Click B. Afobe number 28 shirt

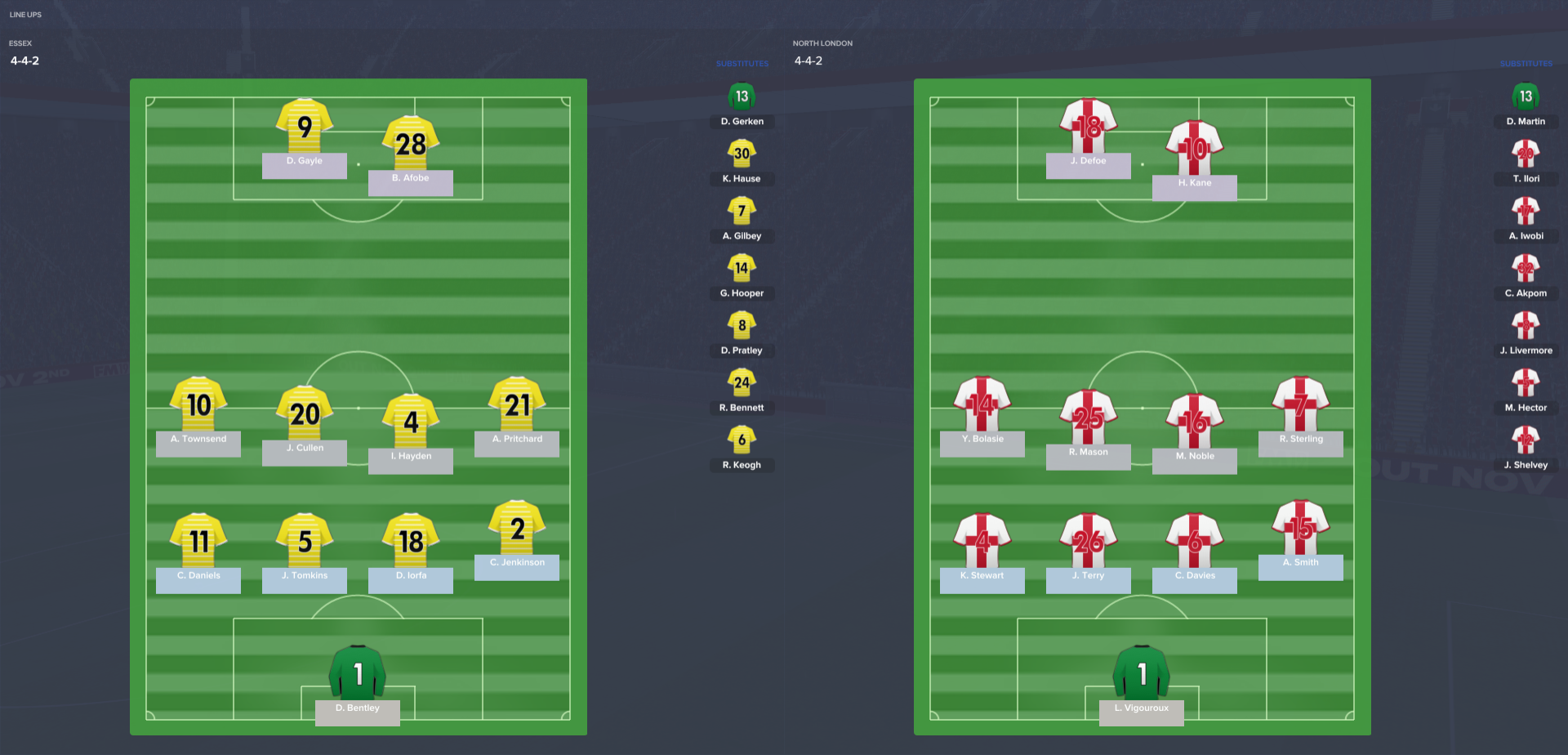(x=411, y=145)
